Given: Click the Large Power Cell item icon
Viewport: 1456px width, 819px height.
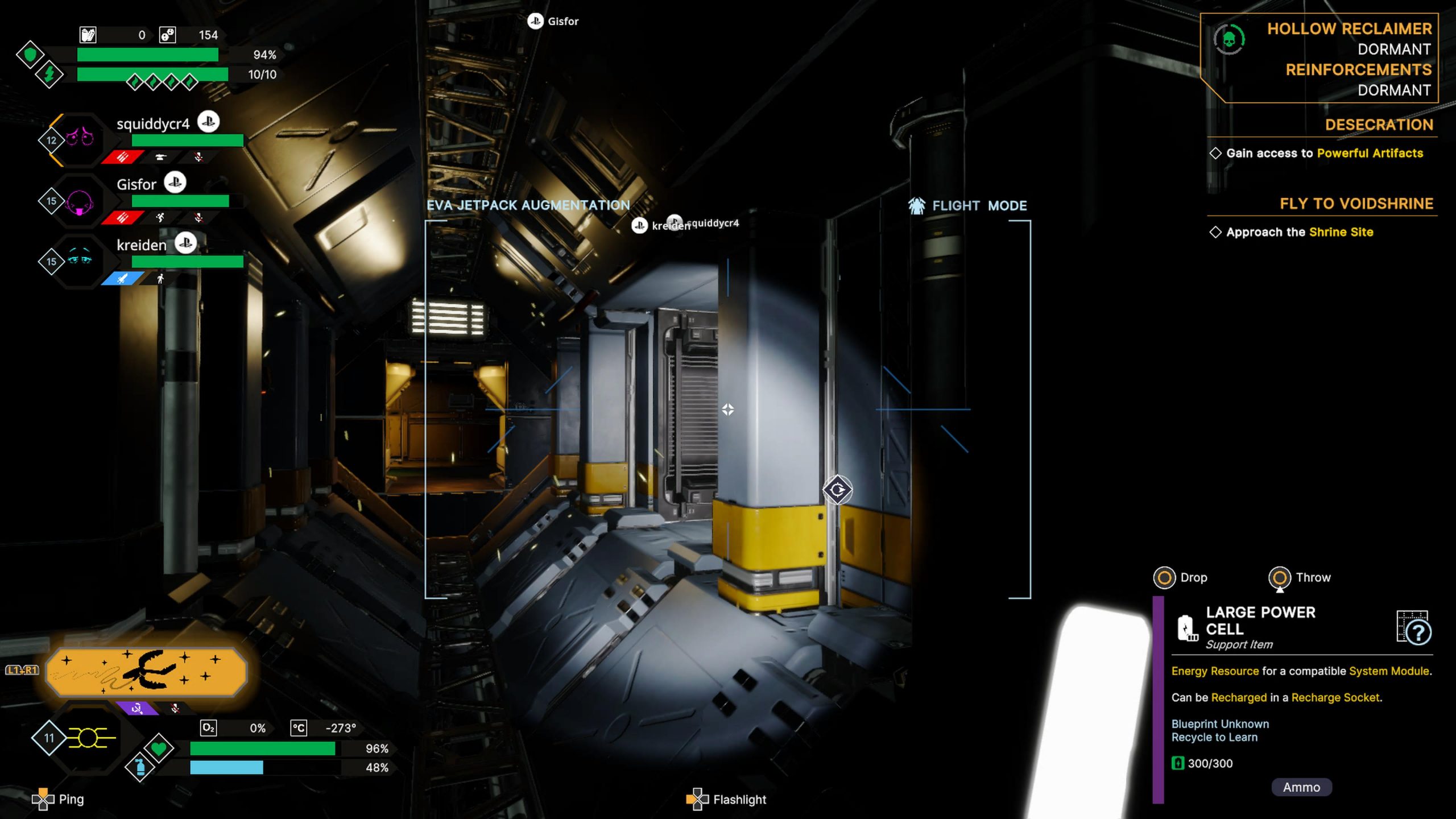Looking at the screenshot, I should (1187, 628).
